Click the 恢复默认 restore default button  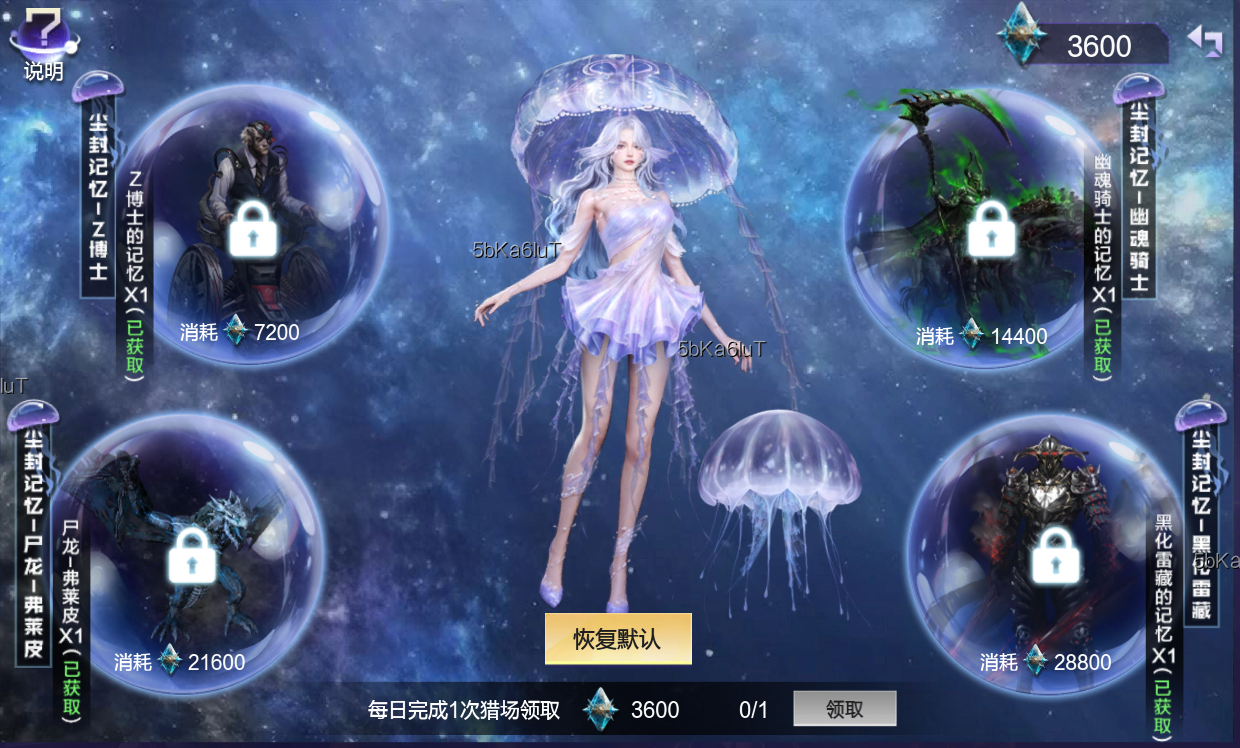click(x=617, y=639)
